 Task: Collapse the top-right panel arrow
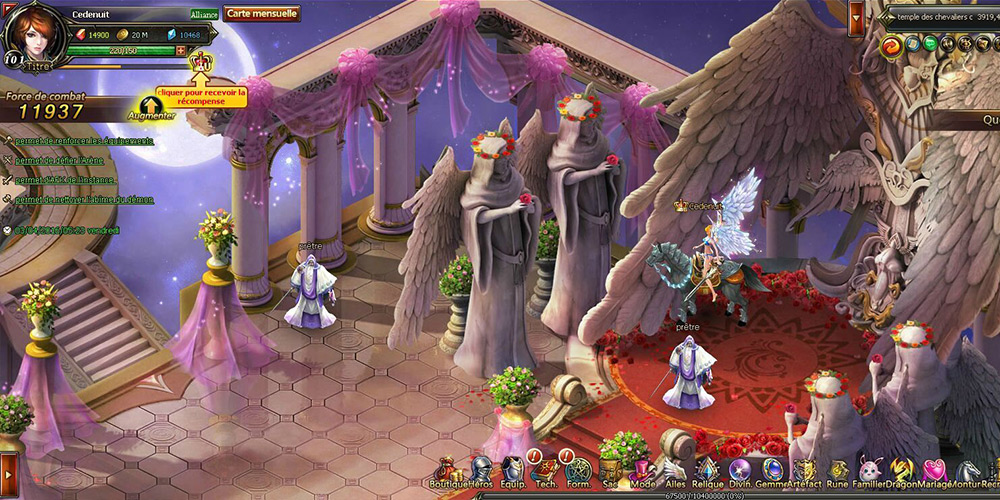[x=857, y=16]
